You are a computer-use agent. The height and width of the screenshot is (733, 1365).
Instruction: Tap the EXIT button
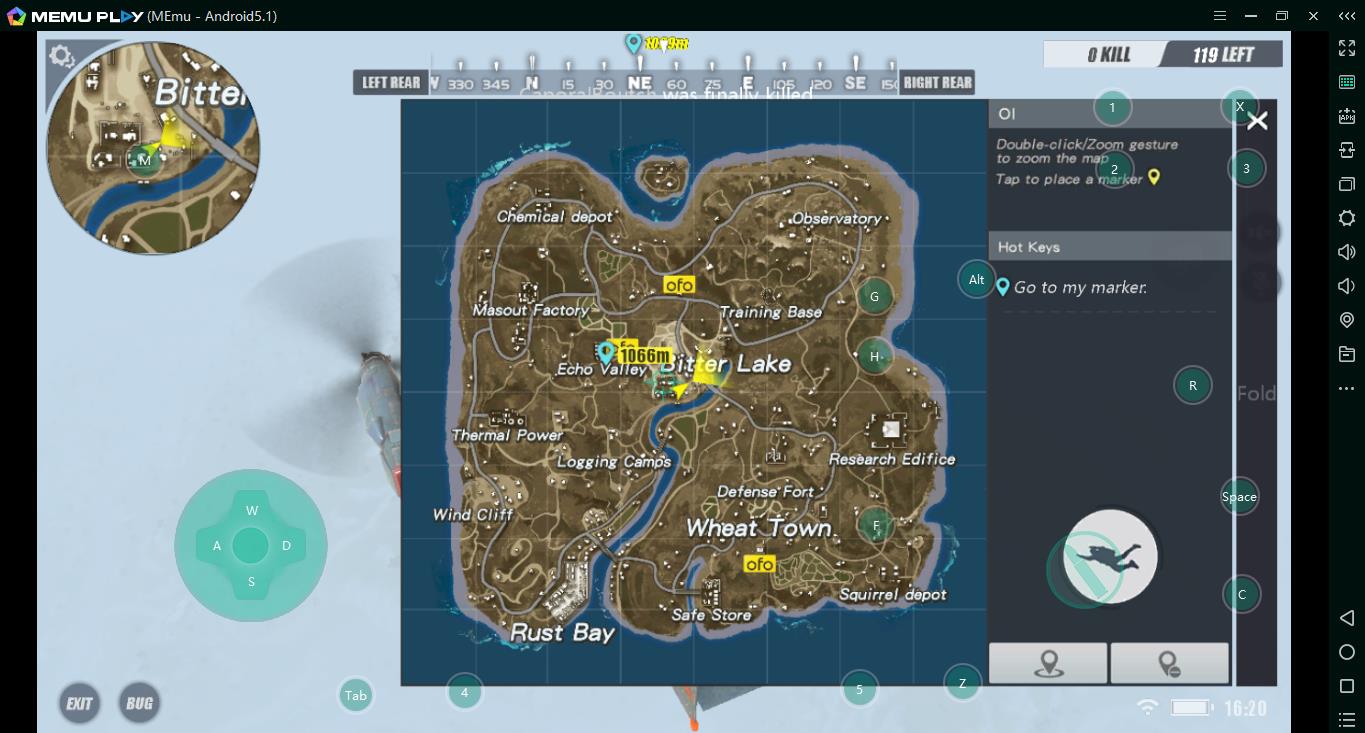point(79,703)
